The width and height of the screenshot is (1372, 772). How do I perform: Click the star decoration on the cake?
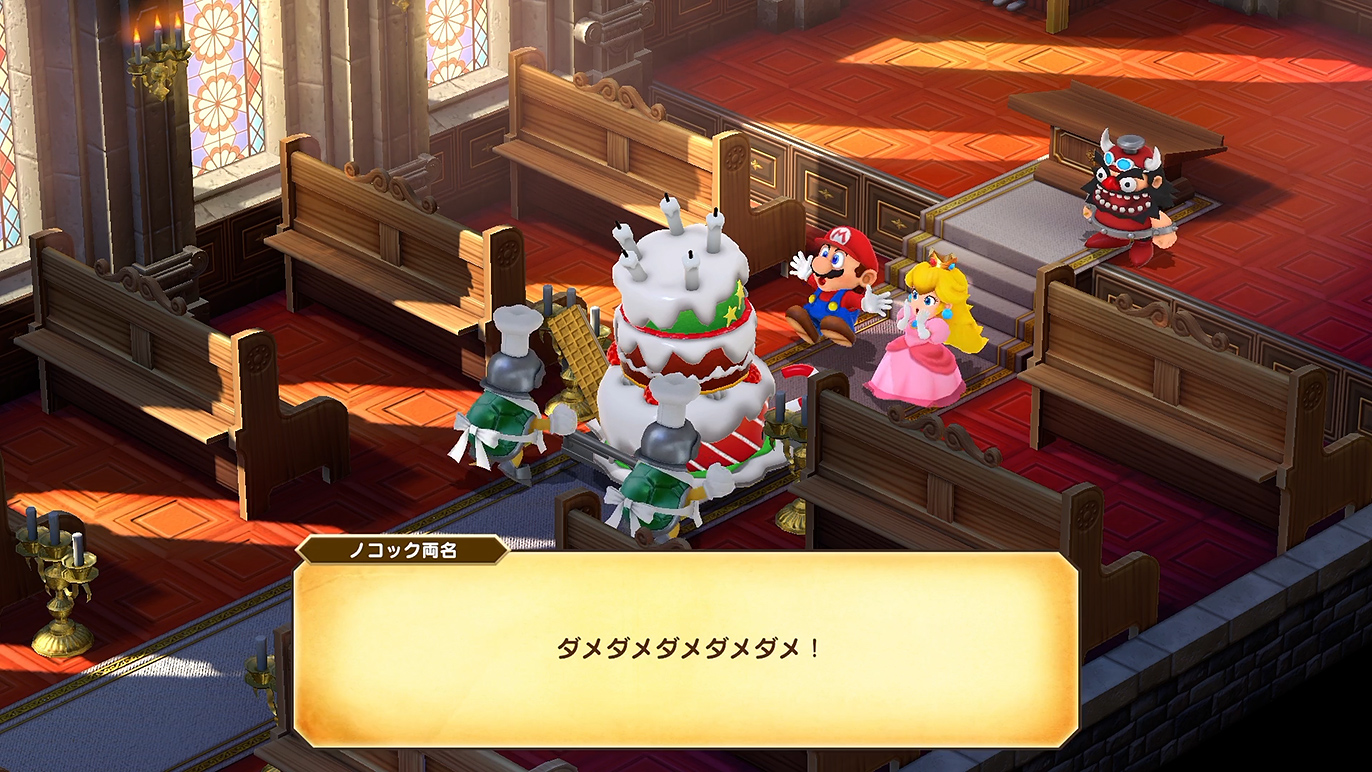click(x=731, y=312)
